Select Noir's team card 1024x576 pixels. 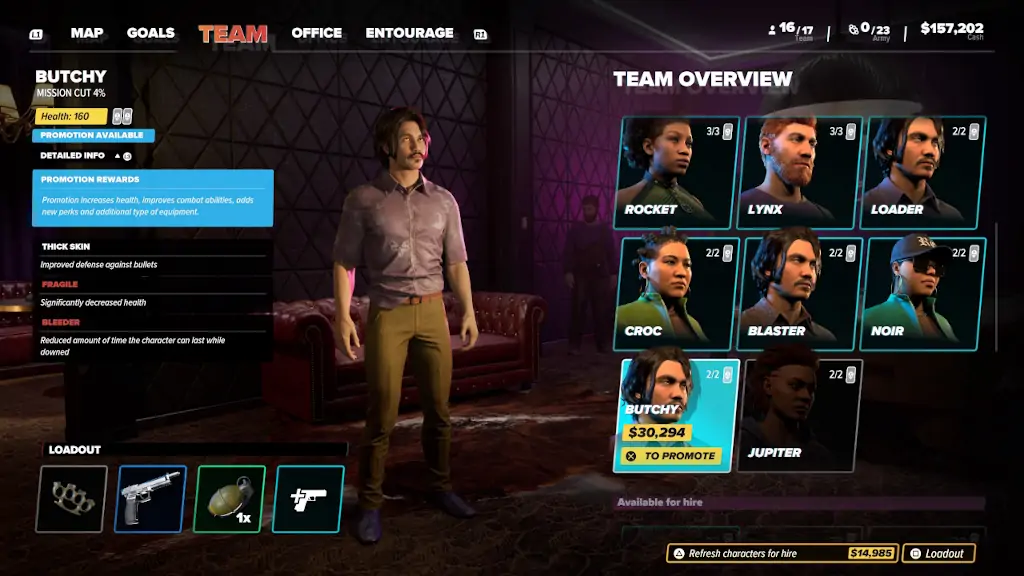click(924, 294)
